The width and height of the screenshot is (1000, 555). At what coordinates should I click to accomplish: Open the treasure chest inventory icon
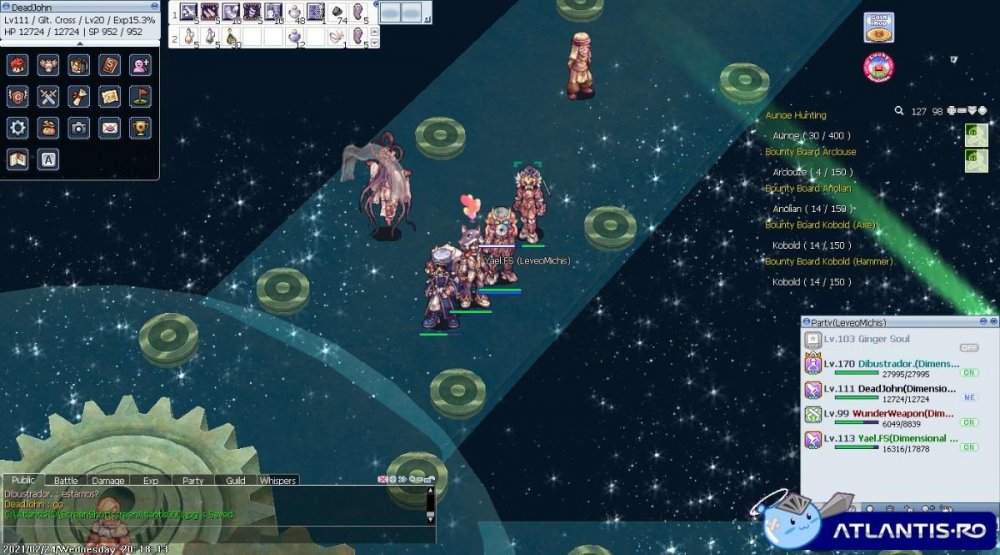tap(79, 66)
